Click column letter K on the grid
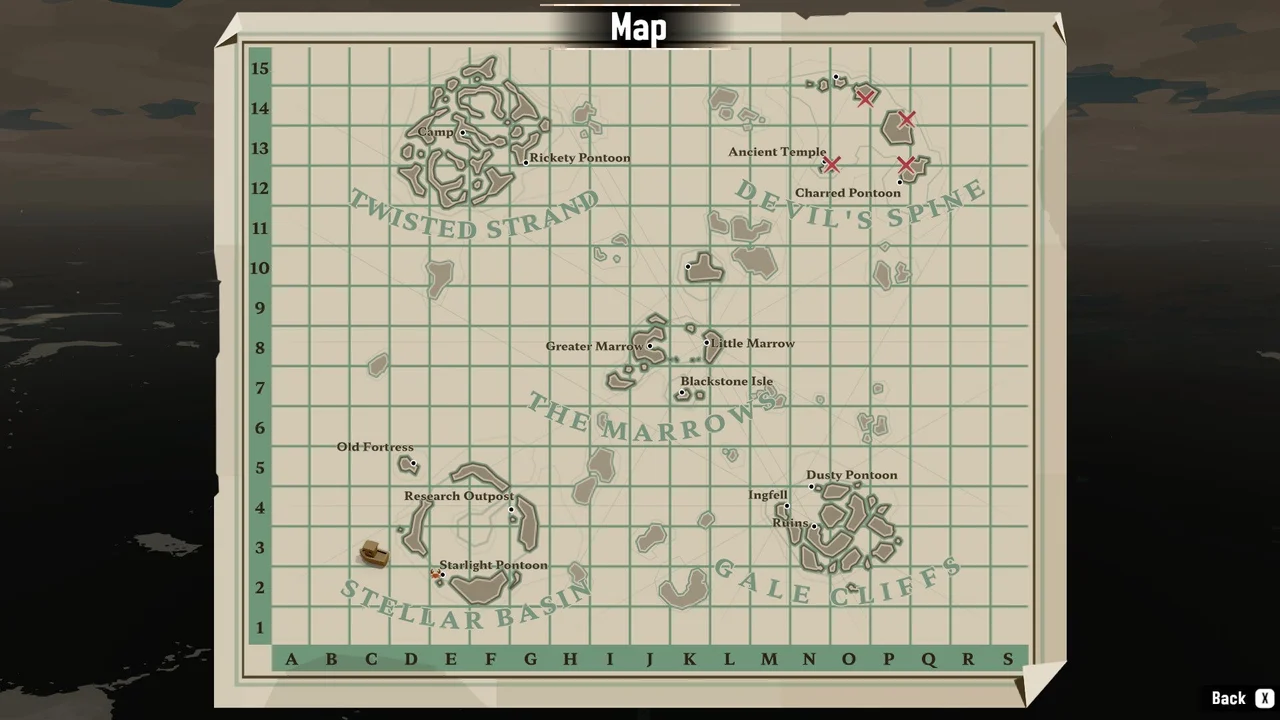The width and height of the screenshot is (1280, 720). (689, 659)
